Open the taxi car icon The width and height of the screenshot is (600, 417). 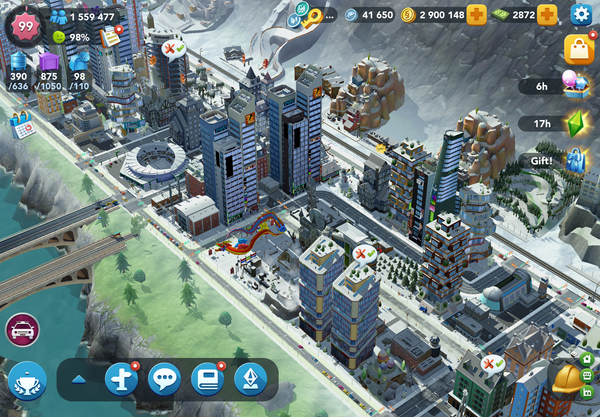point(22,328)
